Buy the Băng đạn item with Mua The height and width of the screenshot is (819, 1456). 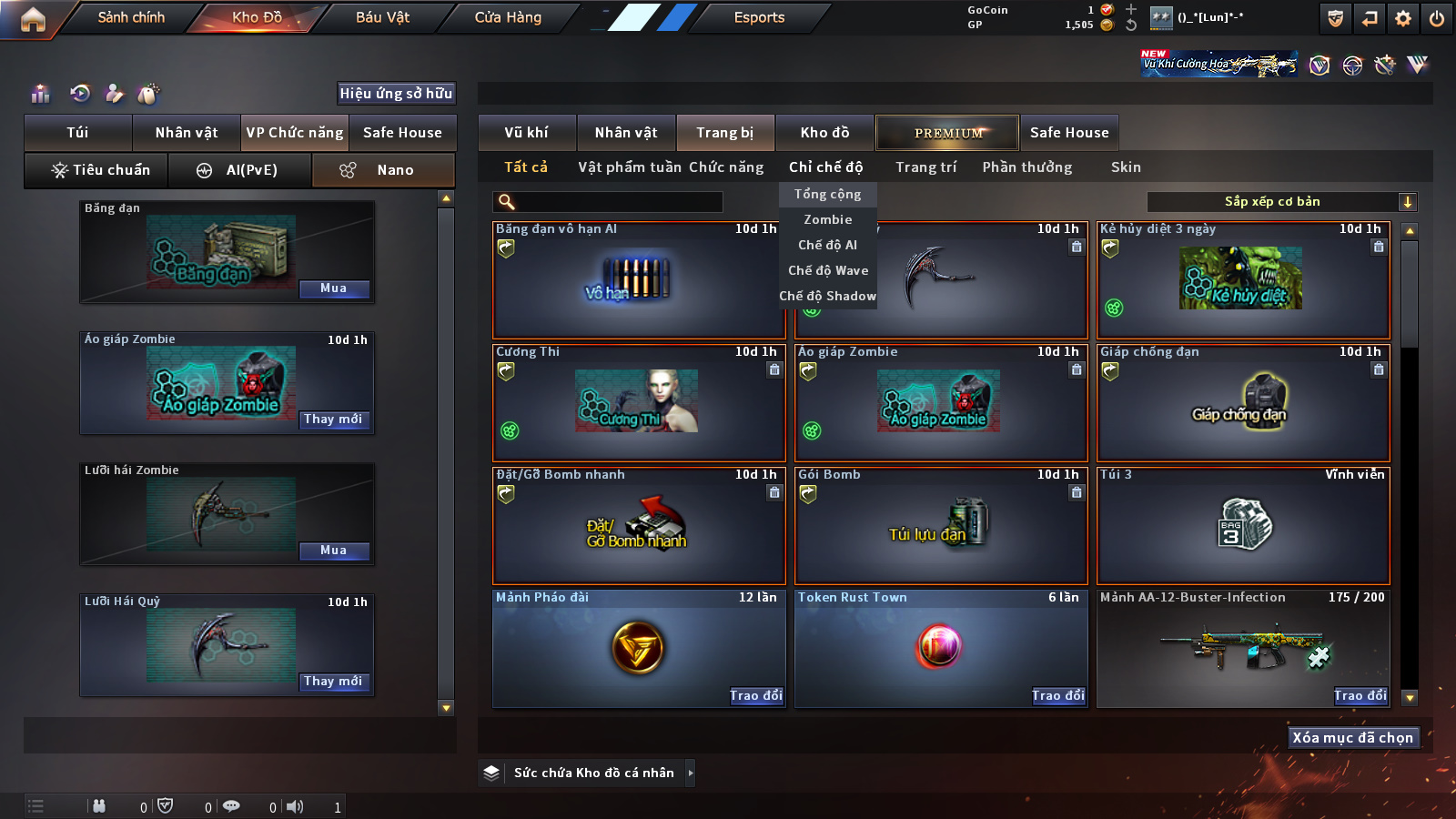coord(334,288)
